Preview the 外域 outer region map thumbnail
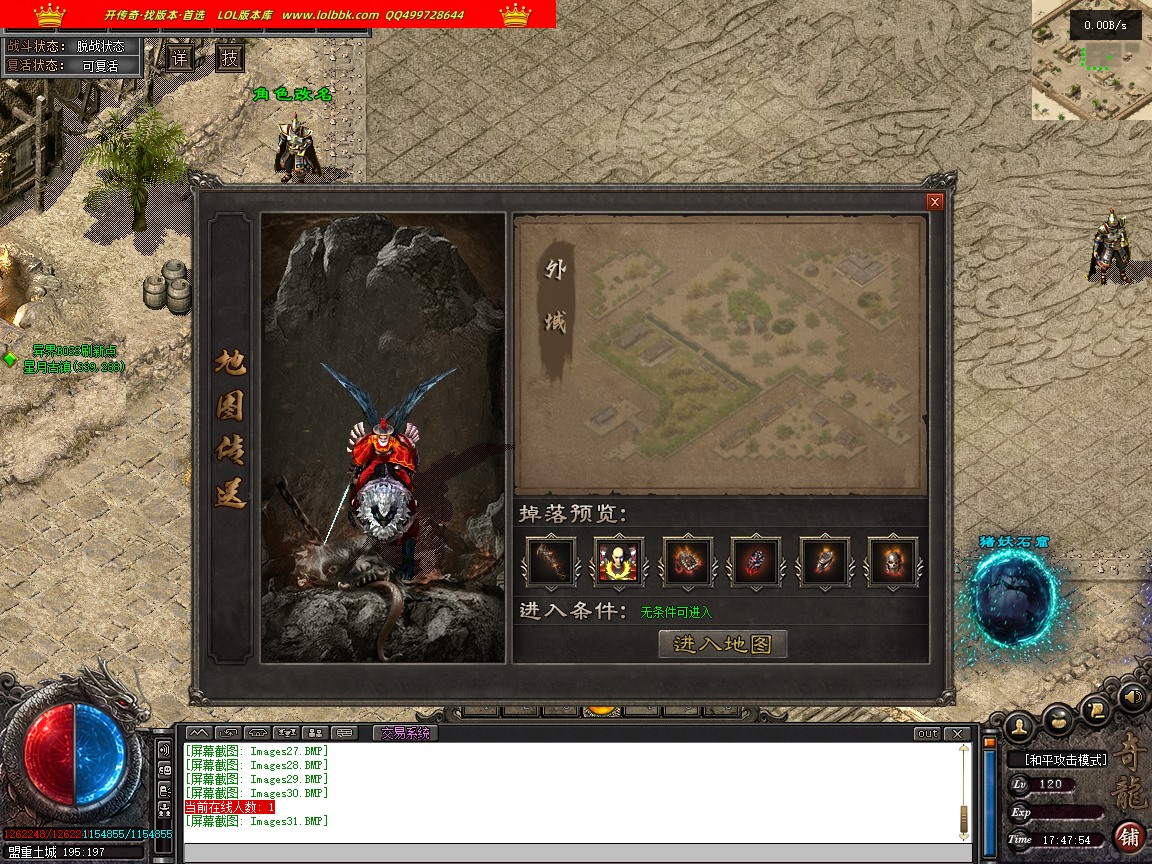The height and width of the screenshot is (864, 1152). [x=720, y=353]
